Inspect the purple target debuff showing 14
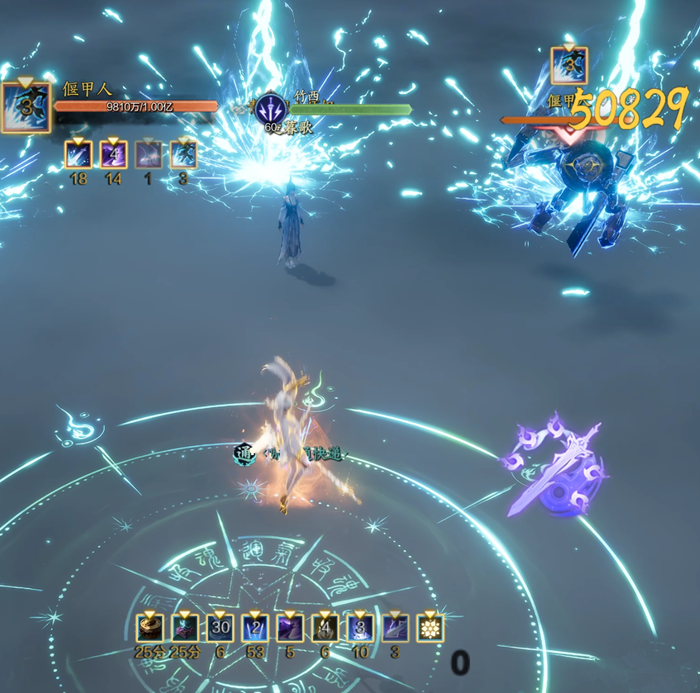The width and height of the screenshot is (700, 693). (113, 154)
